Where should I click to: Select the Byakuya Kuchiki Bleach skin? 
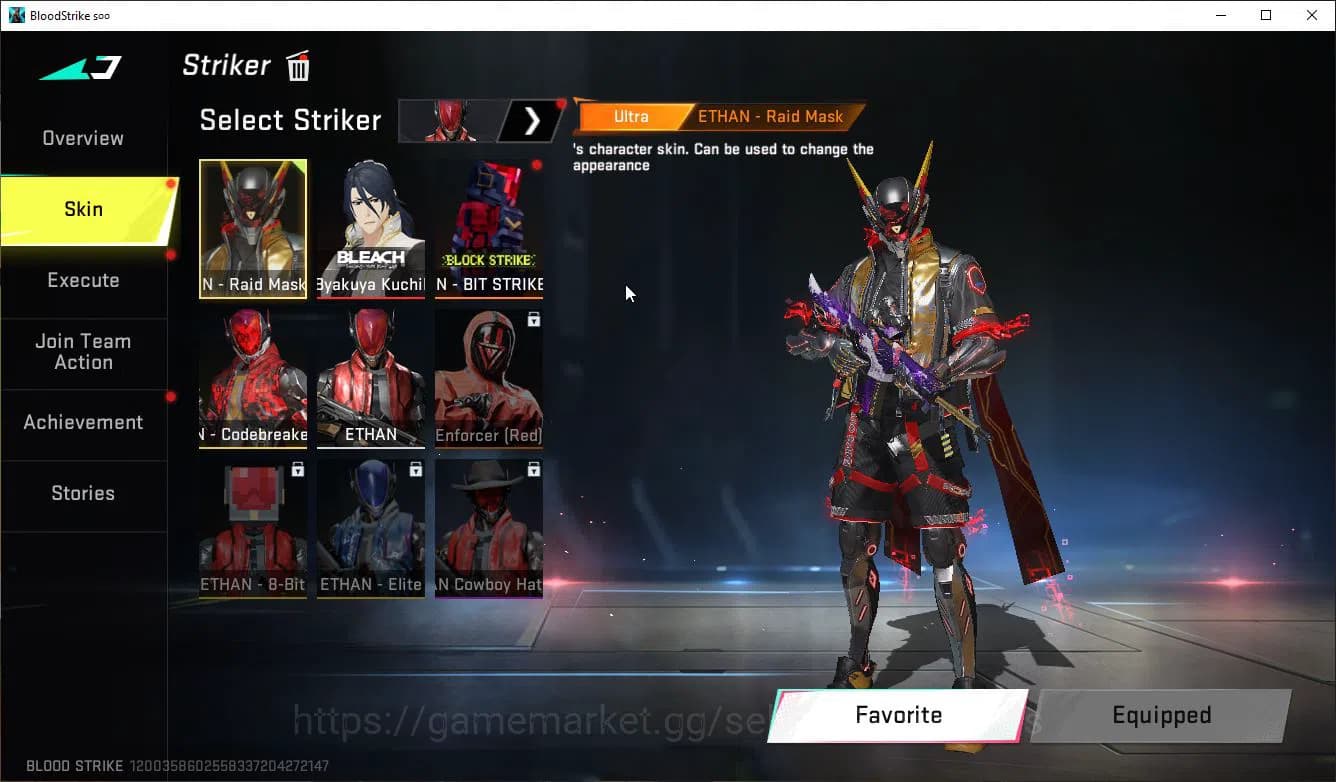tap(371, 228)
